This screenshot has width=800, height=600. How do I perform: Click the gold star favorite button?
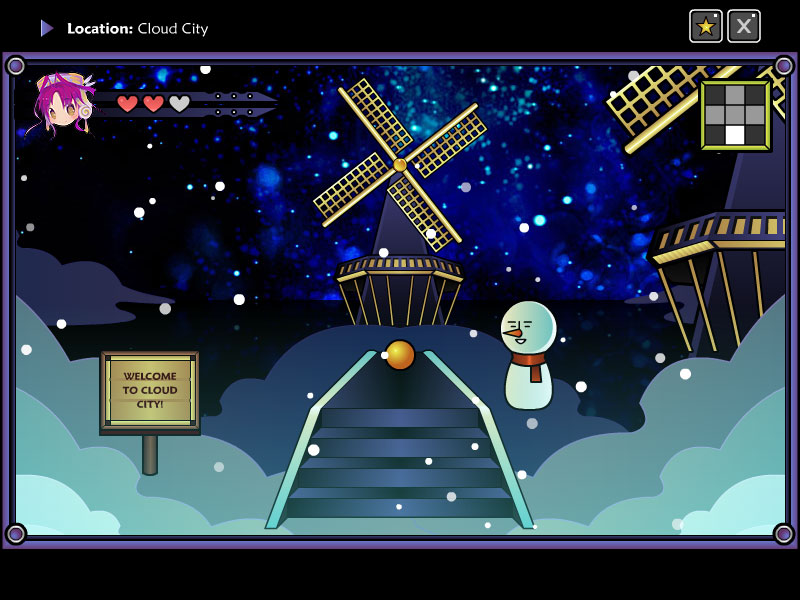[x=706, y=26]
